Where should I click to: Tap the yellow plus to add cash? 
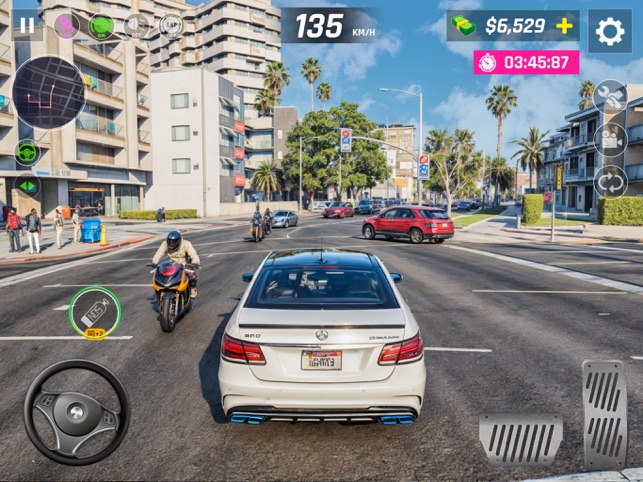click(x=565, y=26)
